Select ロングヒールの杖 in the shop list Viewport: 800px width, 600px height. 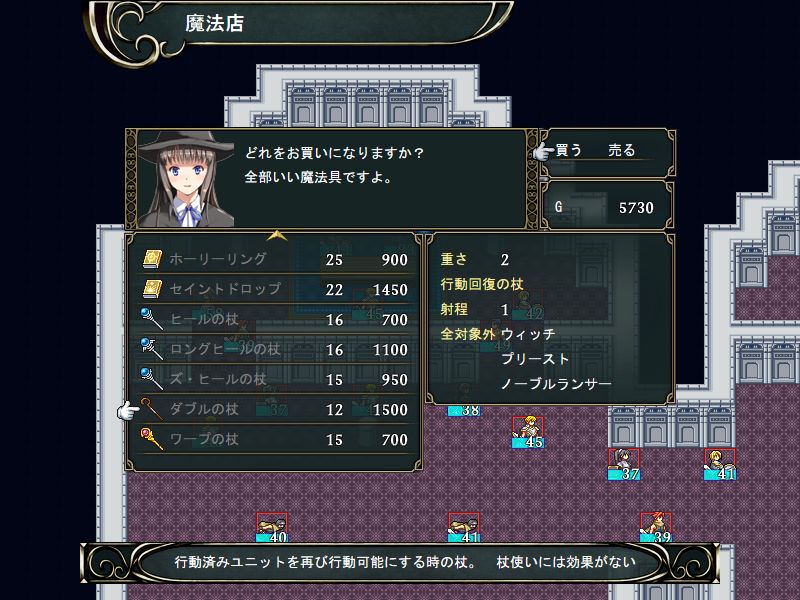tap(274, 350)
